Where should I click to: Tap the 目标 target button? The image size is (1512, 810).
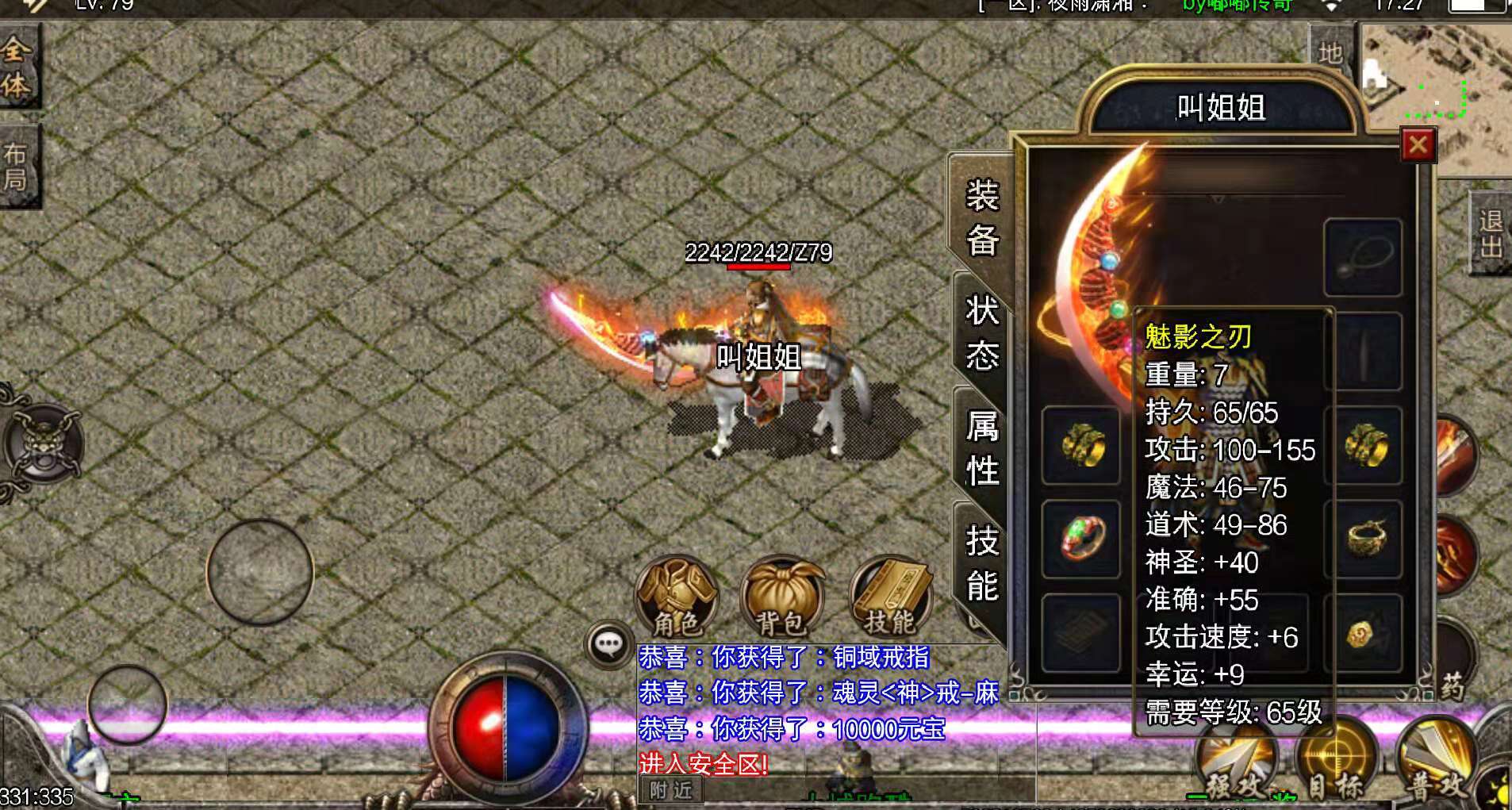(1334, 760)
